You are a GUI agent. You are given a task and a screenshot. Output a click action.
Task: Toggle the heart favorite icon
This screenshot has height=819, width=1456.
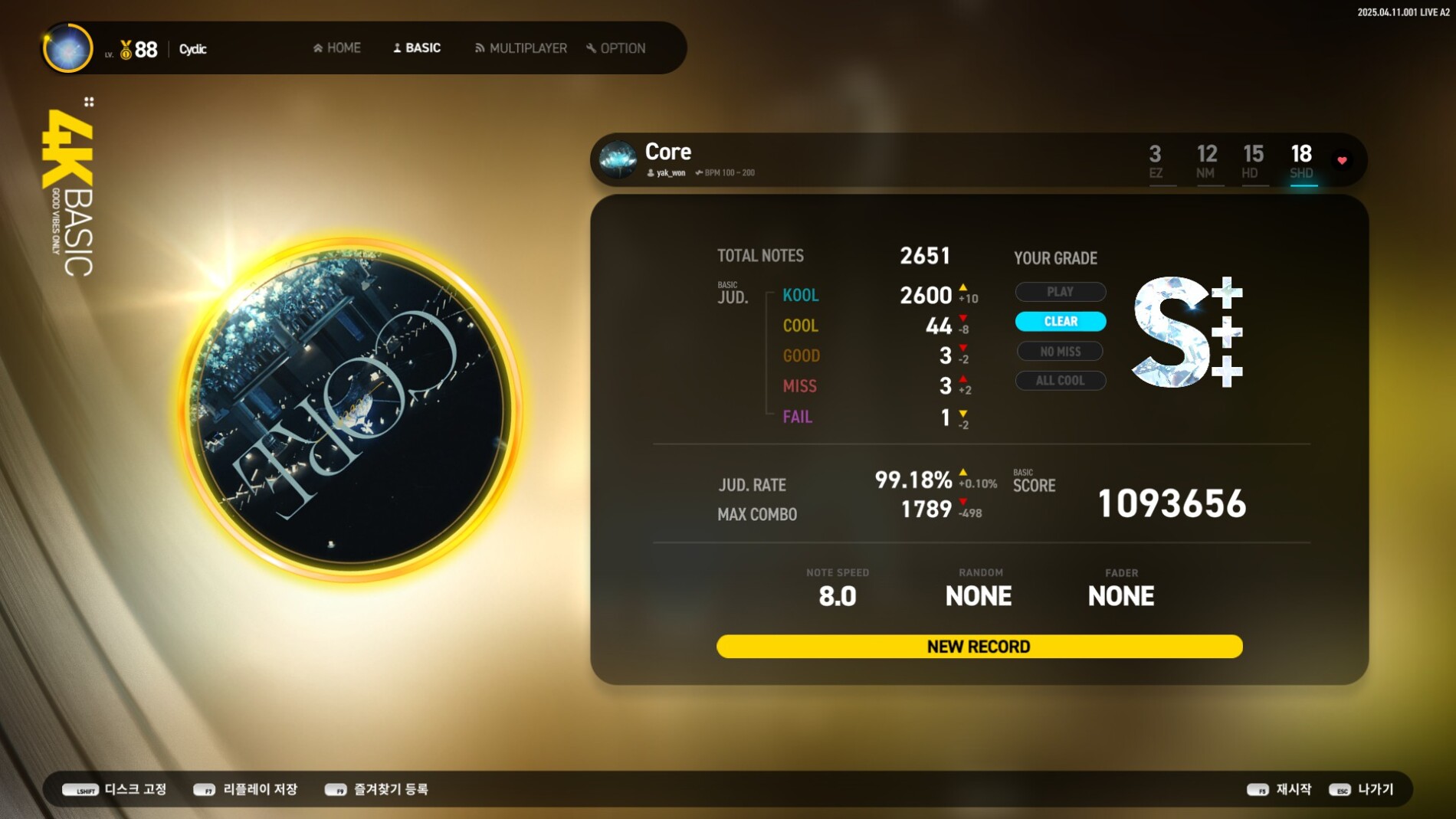[1342, 160]
